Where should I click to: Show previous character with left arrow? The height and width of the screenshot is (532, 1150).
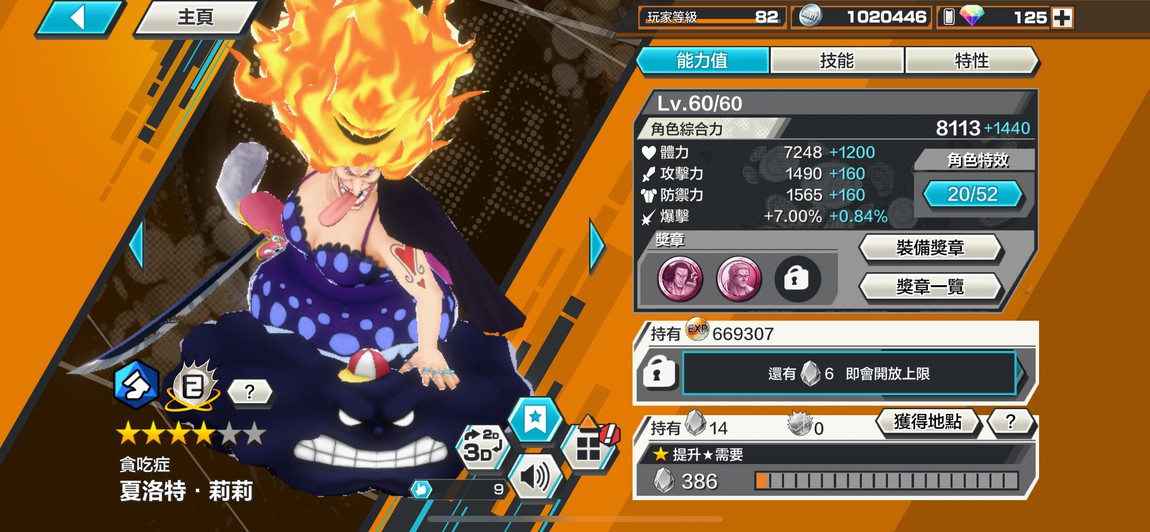coord(137,245)
